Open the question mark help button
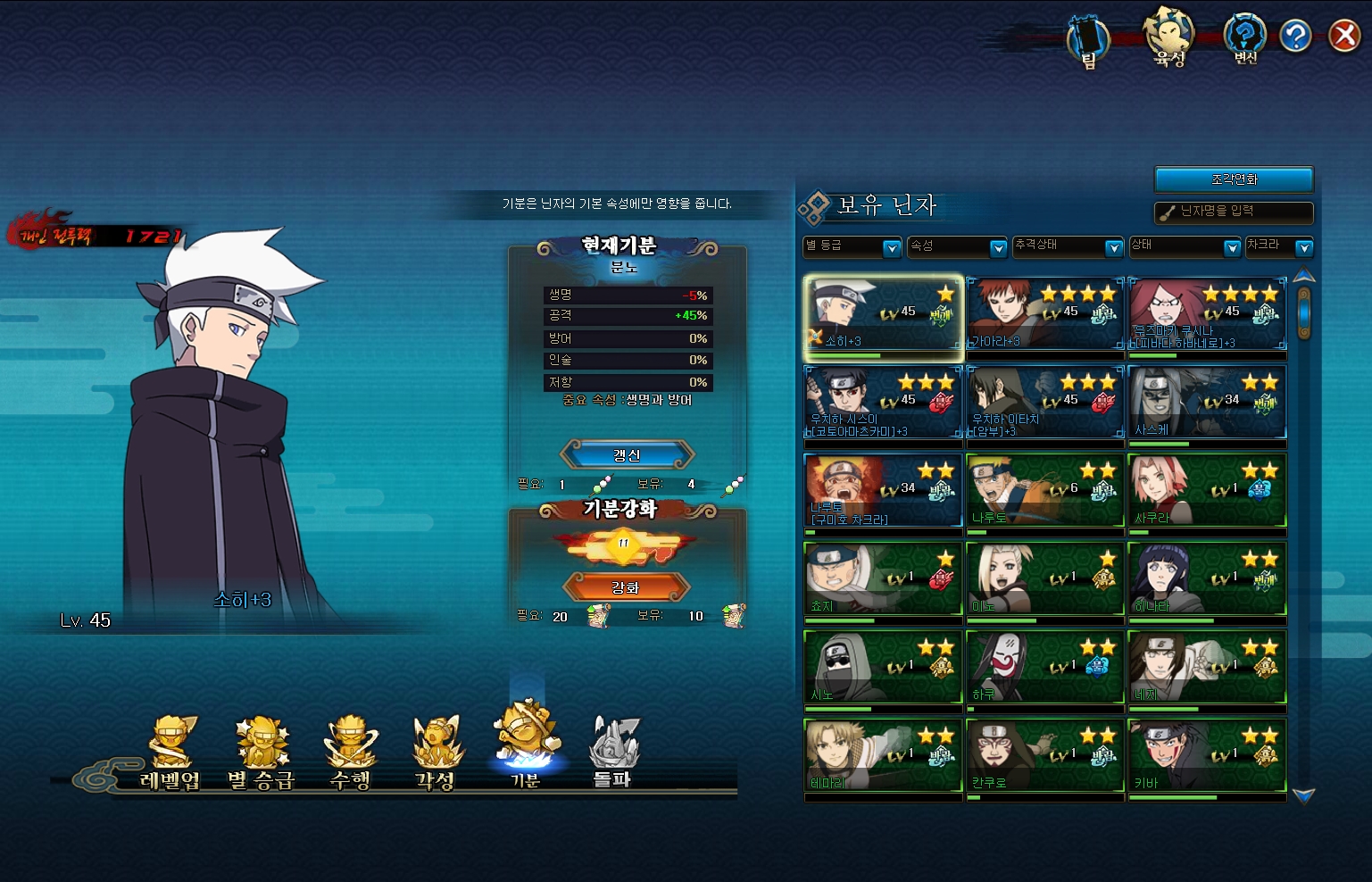The height and width of the screenshot is (882, 1372). (x=1294, y=36)
